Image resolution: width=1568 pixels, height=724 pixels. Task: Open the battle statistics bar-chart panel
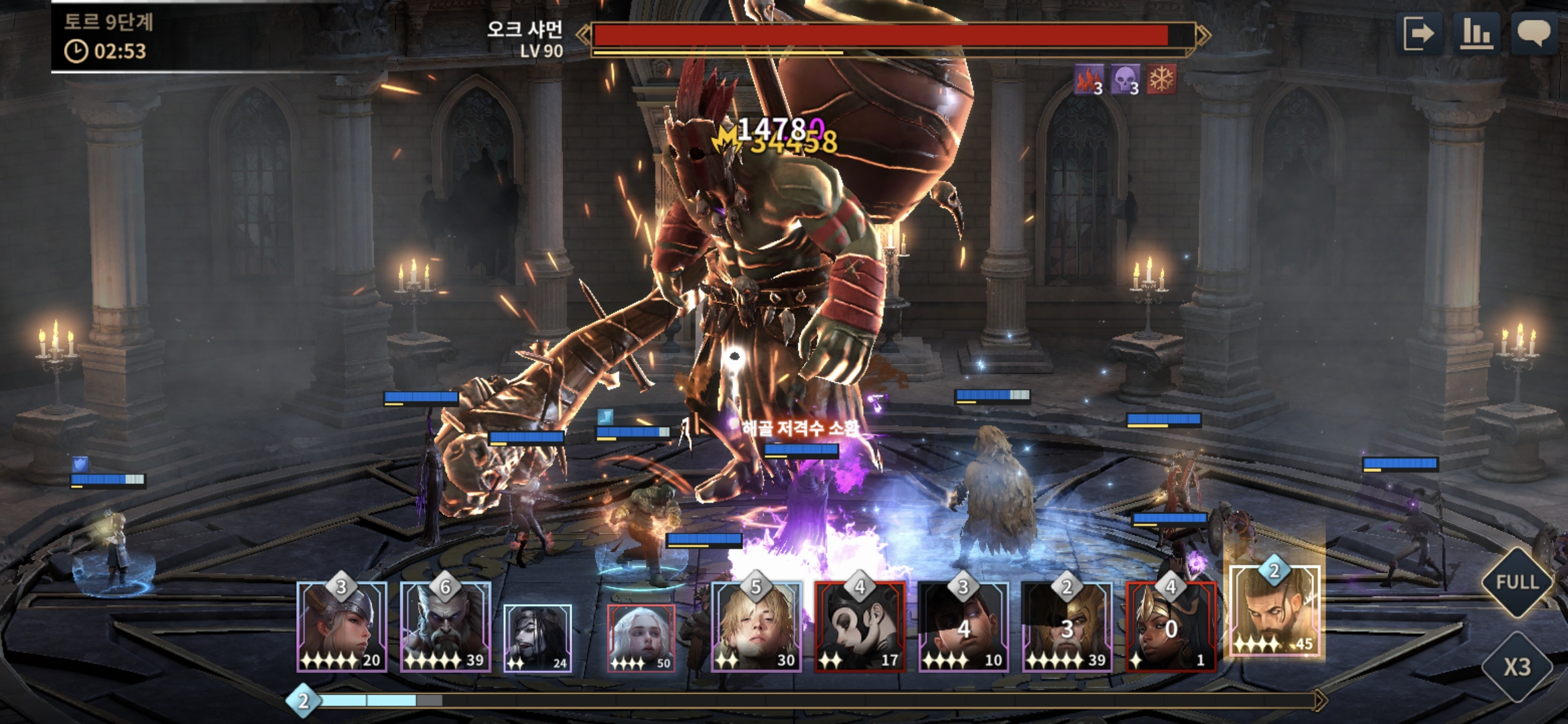click(x=1476, y=34)
